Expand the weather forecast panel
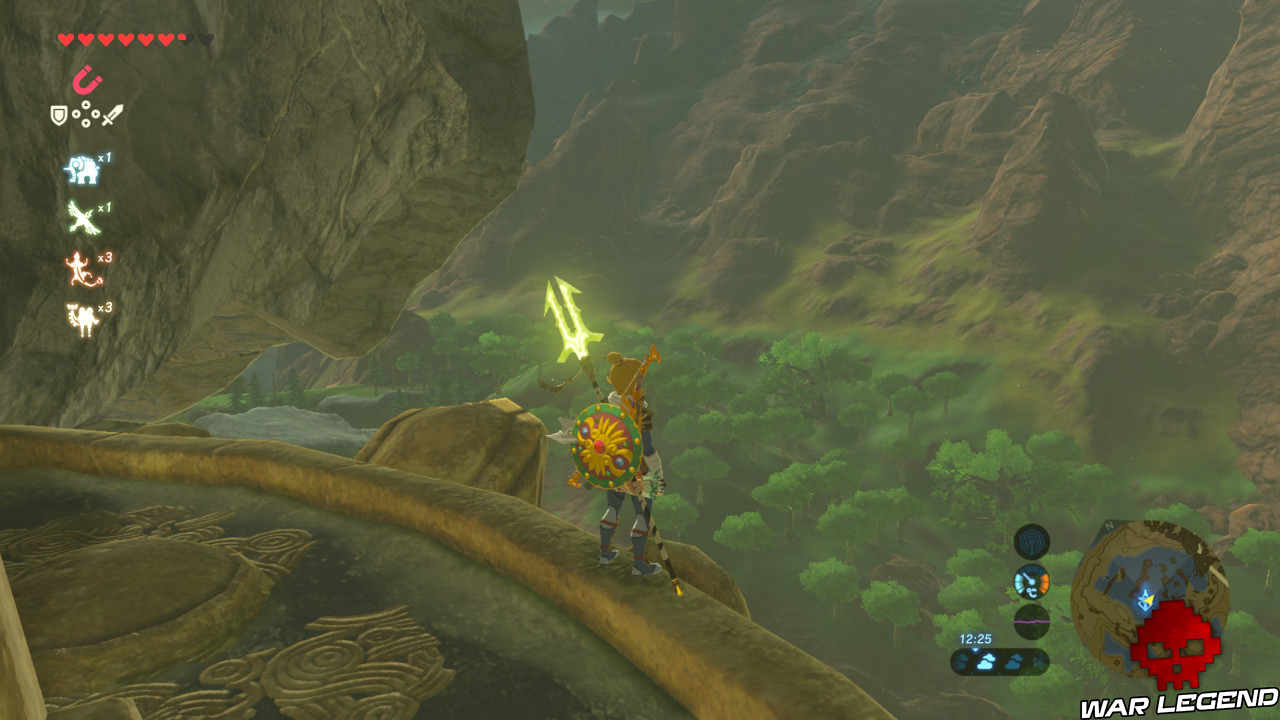This screenshot has width=1280, height=720. tap(1000, 660)
